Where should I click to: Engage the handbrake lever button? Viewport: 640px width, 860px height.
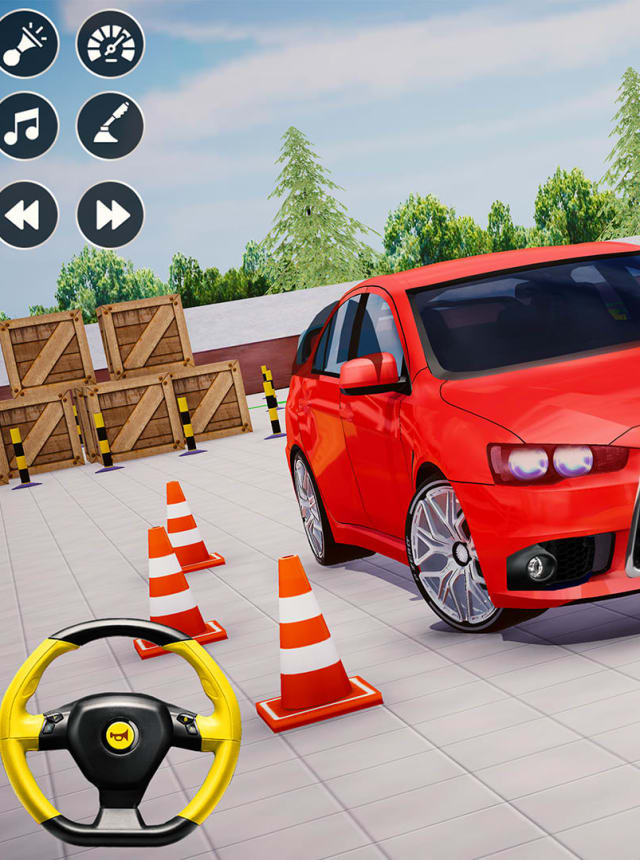click(110, 126)
